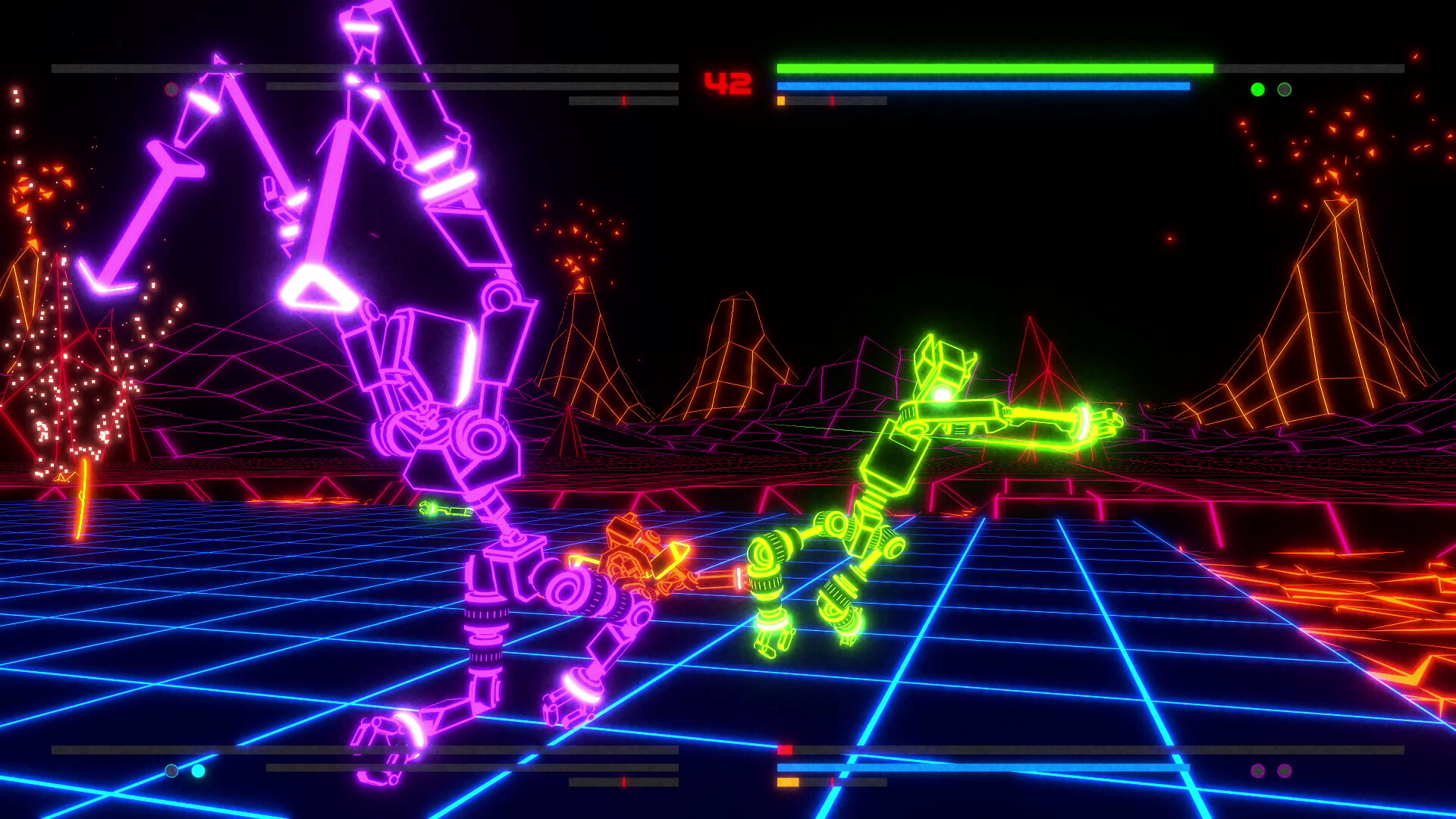Click the cyan dot in the bottom-left HUD
Image resolution: width=1456 pixels, height=819 pixels.
point(197,770)
